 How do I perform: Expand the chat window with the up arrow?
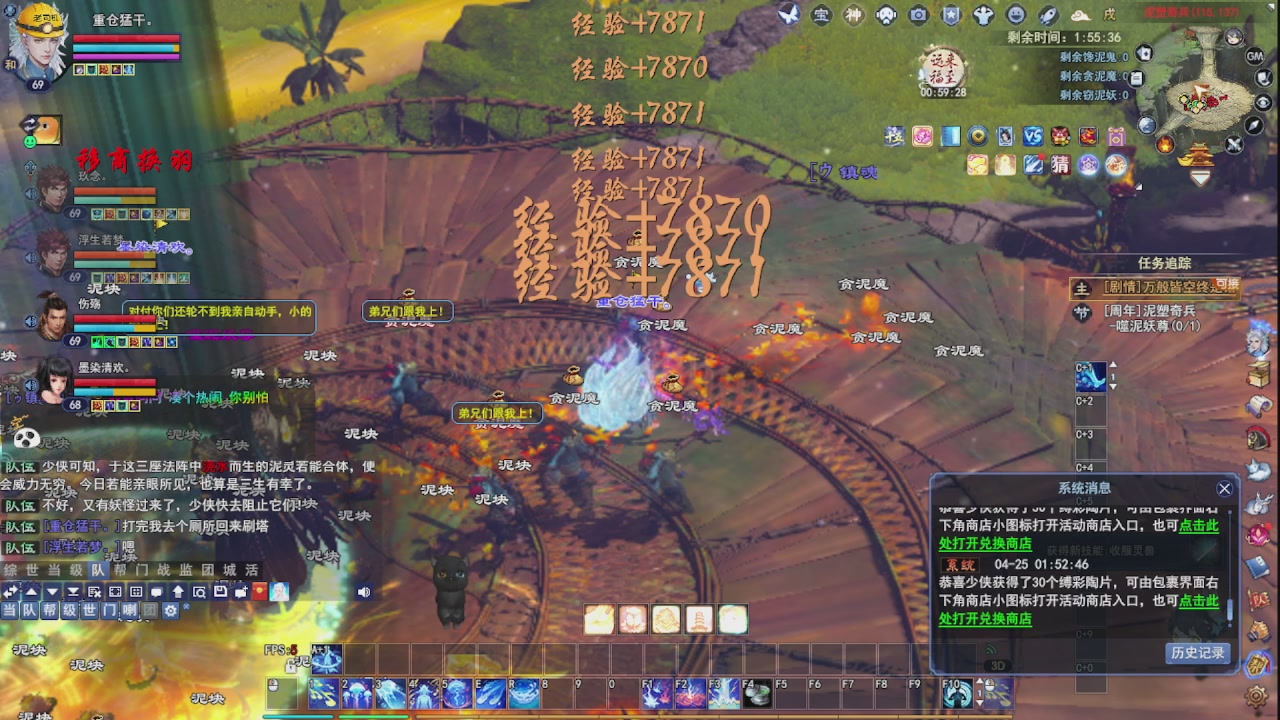[32, 592]
